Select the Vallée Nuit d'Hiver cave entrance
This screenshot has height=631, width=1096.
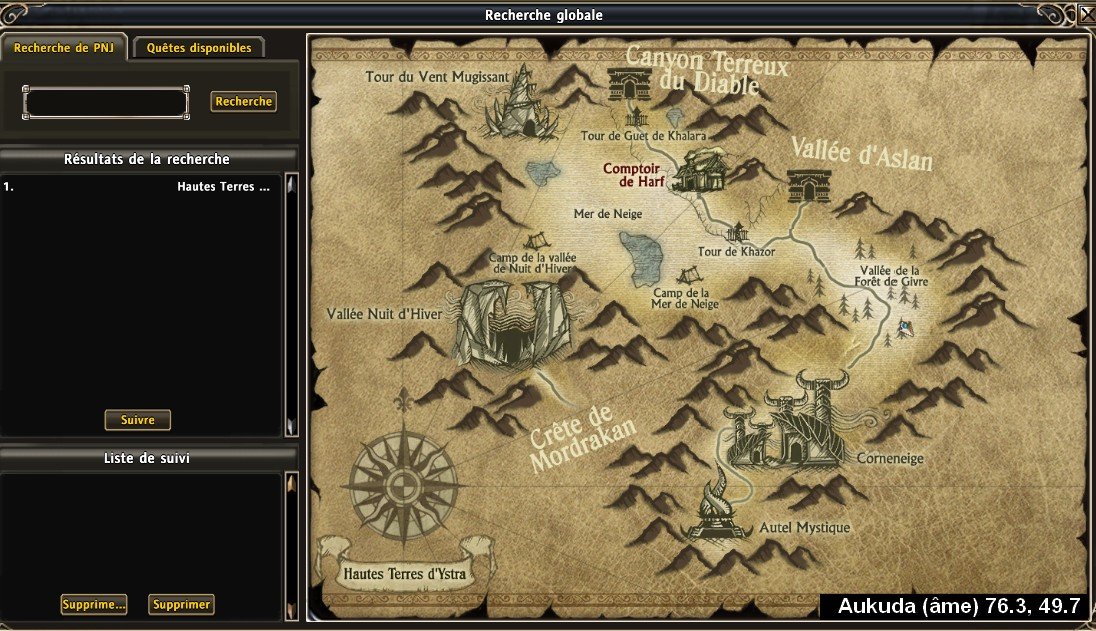click(510, 322)
